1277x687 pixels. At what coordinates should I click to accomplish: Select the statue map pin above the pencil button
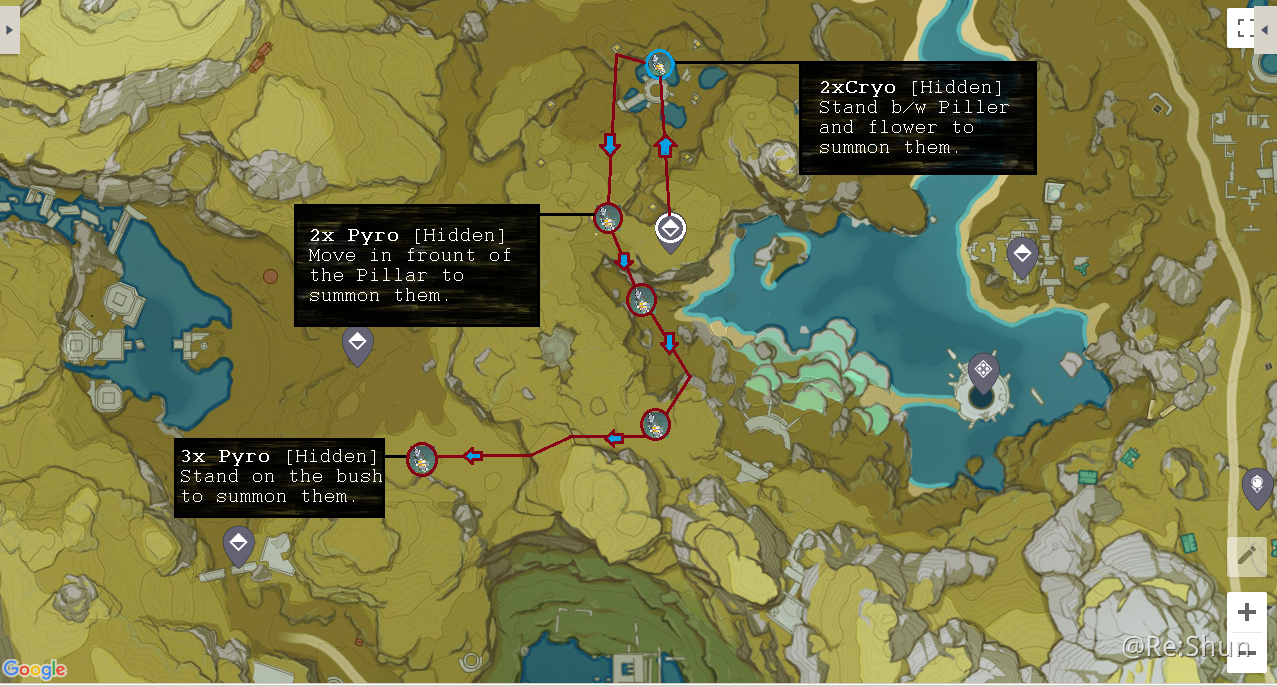[x=1256, y=485]
